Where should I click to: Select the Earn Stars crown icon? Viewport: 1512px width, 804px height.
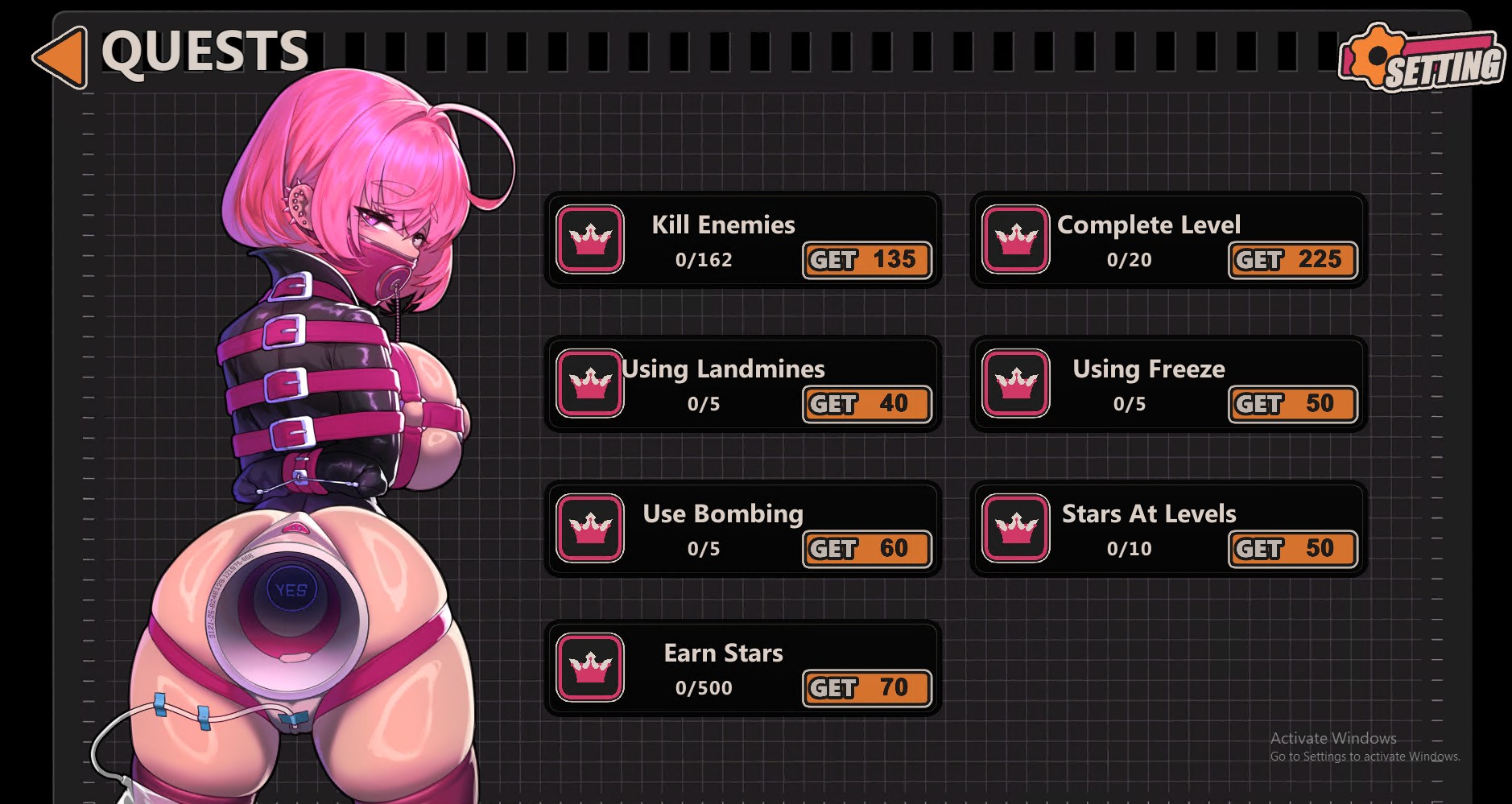point(590,667)
